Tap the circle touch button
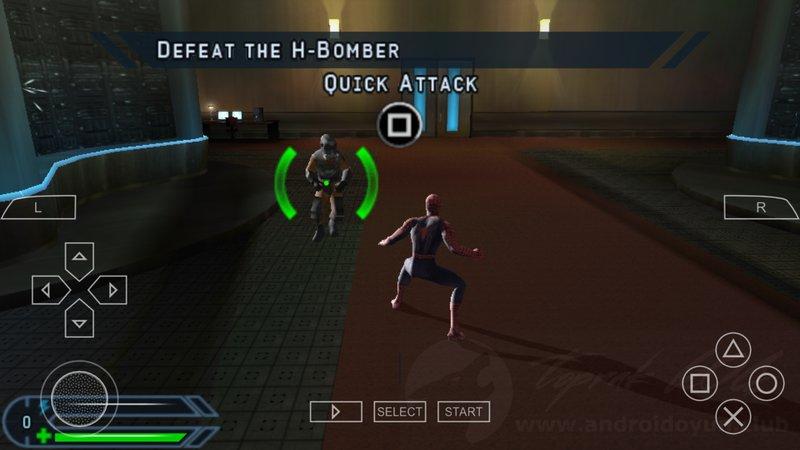The height and width of the screenshot is (450, 800). [766, 383]
